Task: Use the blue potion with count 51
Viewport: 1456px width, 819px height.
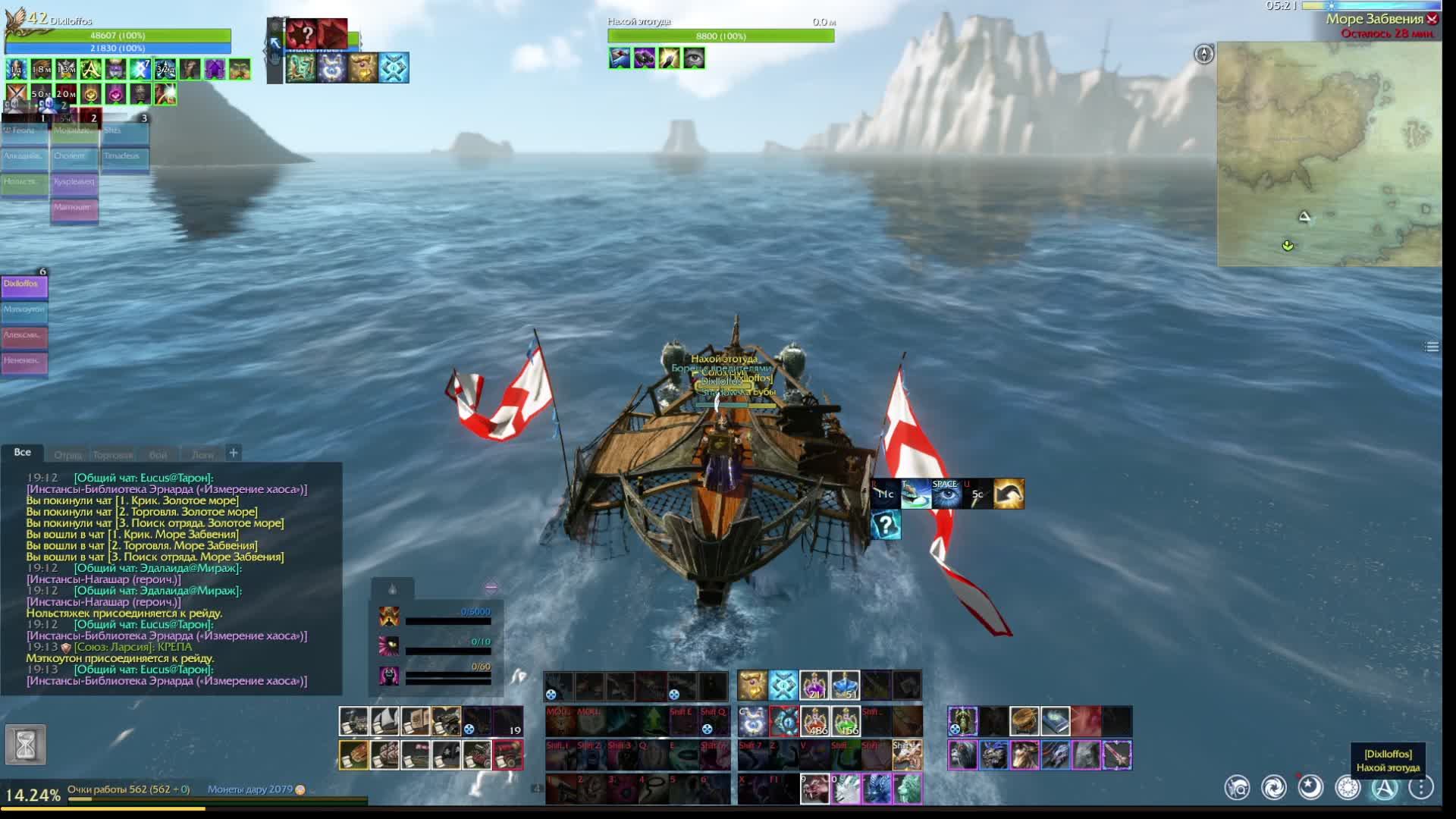Action: 845,685
